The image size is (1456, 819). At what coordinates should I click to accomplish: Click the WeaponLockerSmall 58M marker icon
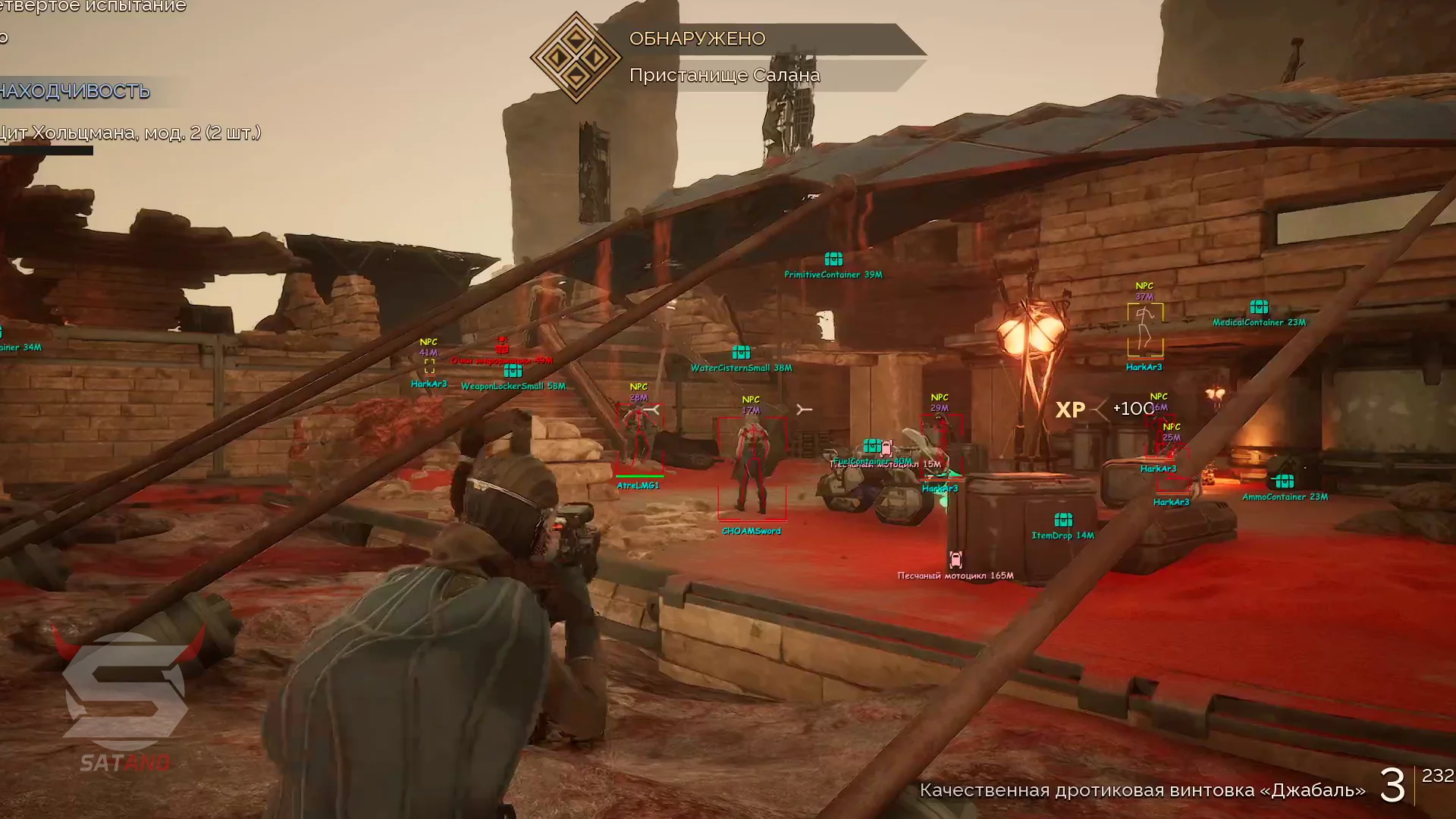coord(513,371)
